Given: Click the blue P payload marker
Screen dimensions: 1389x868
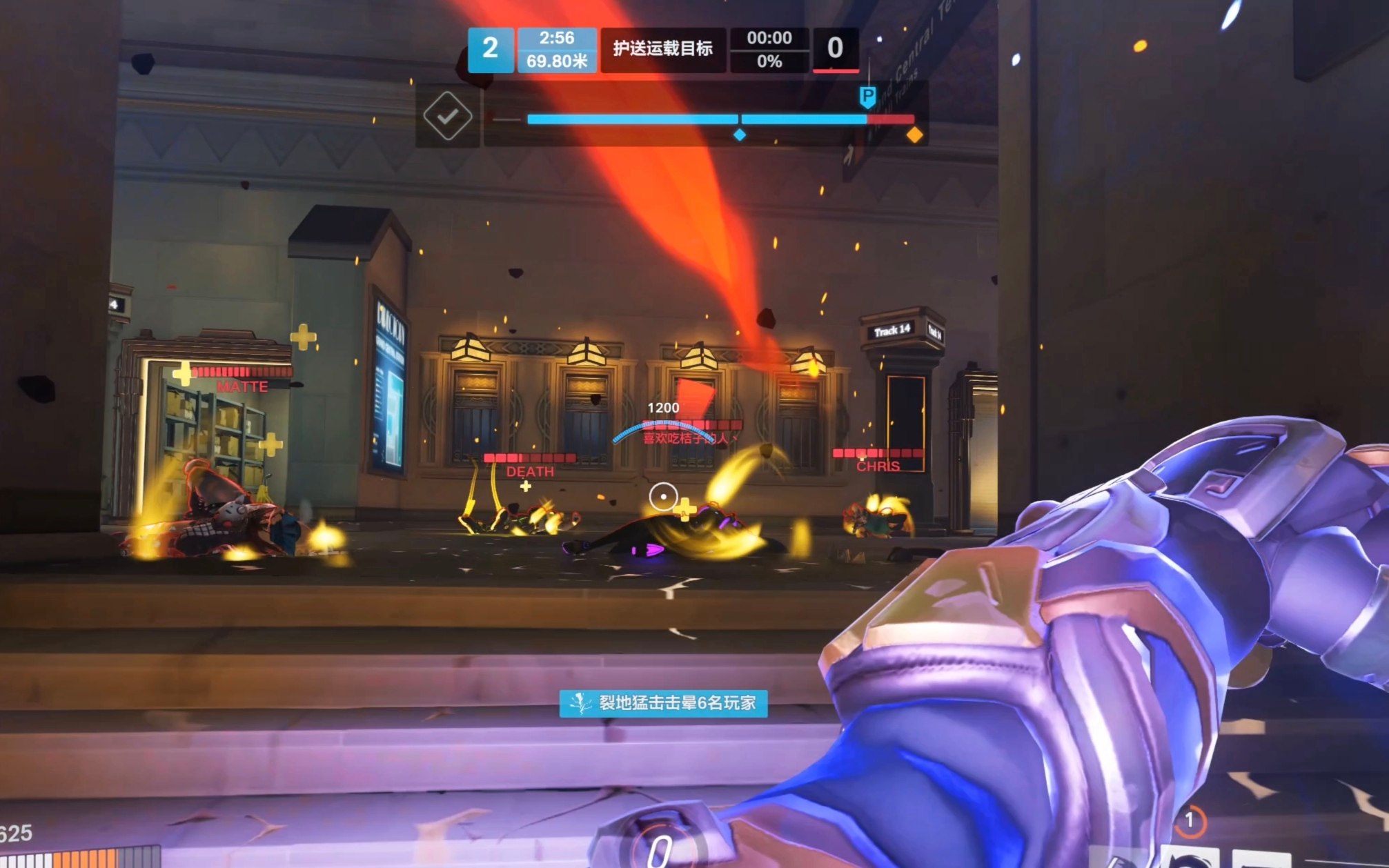Looking at the screenshot, I should tap(867, 97).
